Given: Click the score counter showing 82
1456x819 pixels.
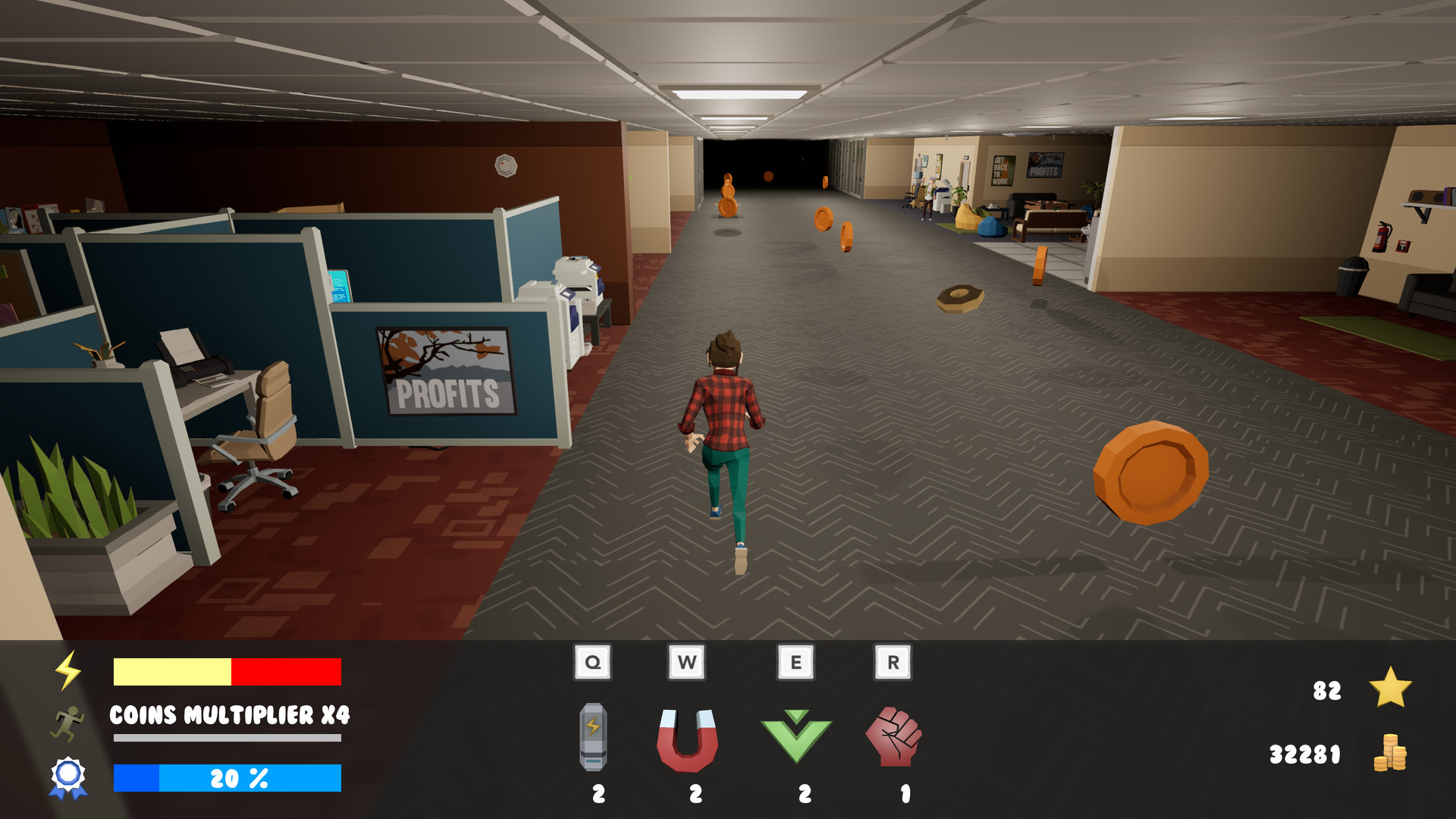Looking at the screenshot, I should tap(1329, 691).
